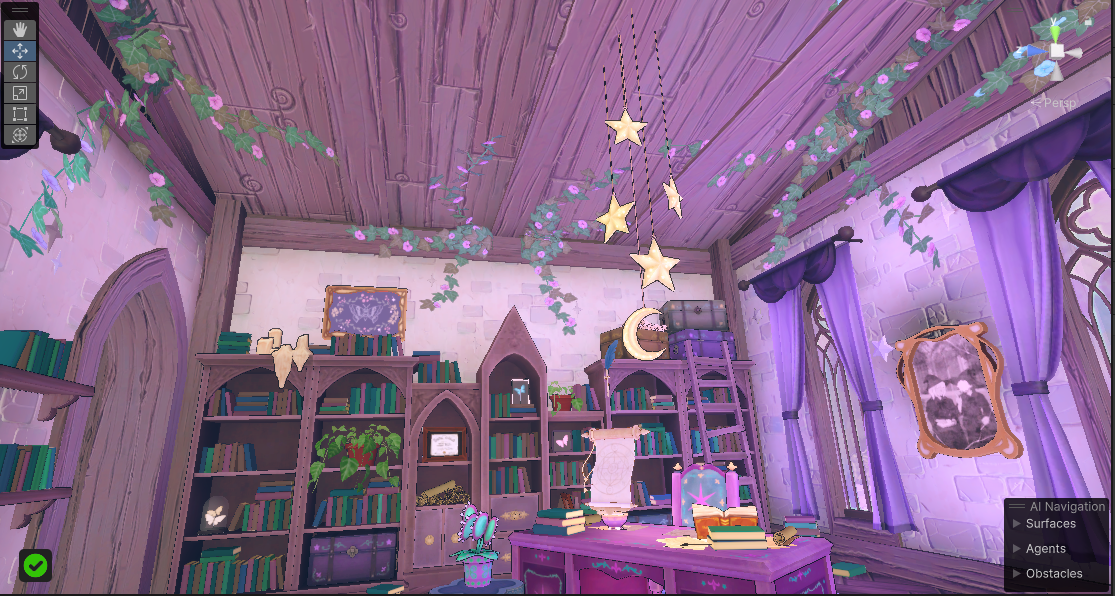This screenshot has width=1115, height=596.
Task: Select the hand view tool
Action: point(20,30)
